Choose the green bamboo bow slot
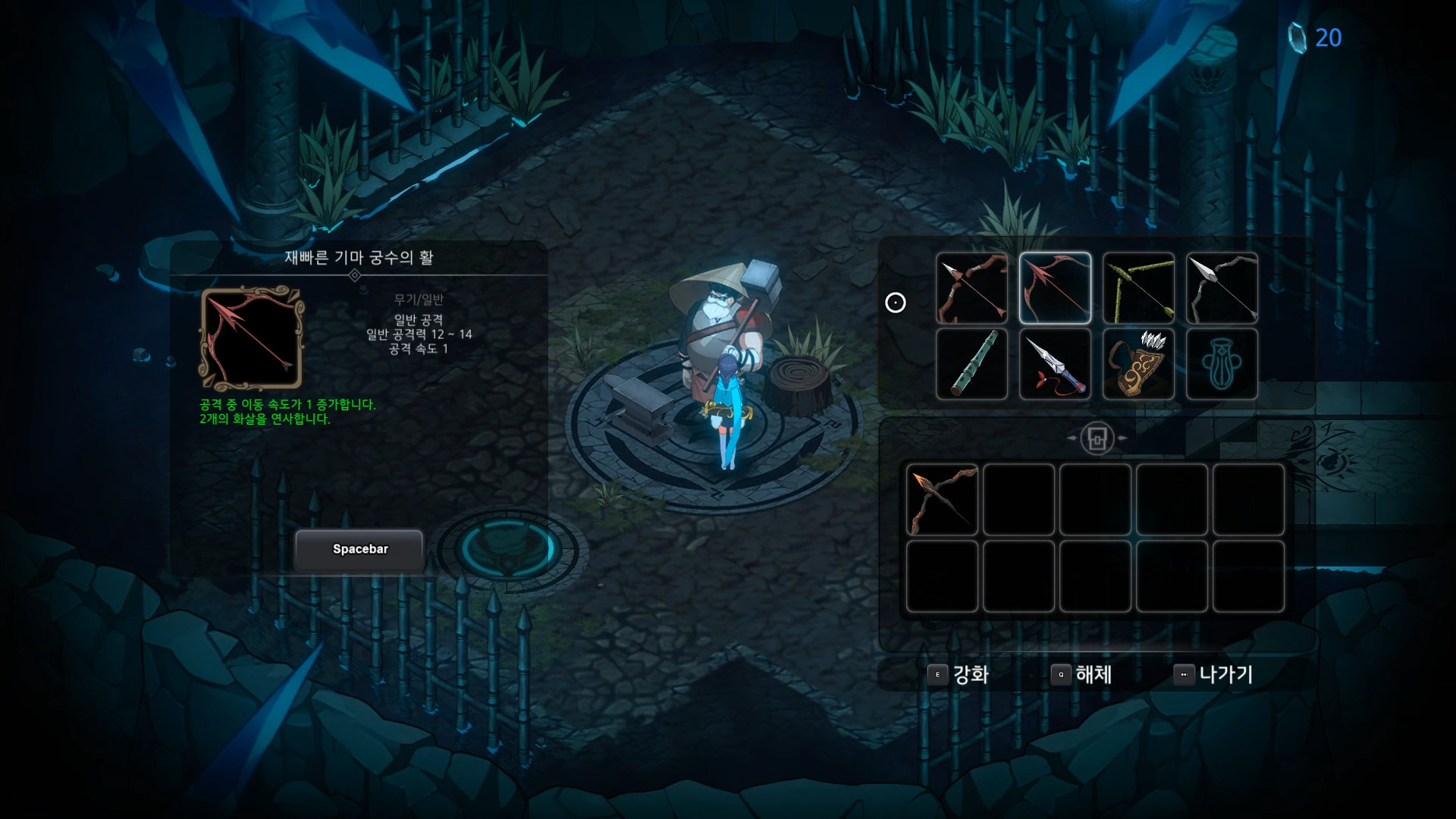Screen dimensions: 1456x819 tap(1138, 288)
